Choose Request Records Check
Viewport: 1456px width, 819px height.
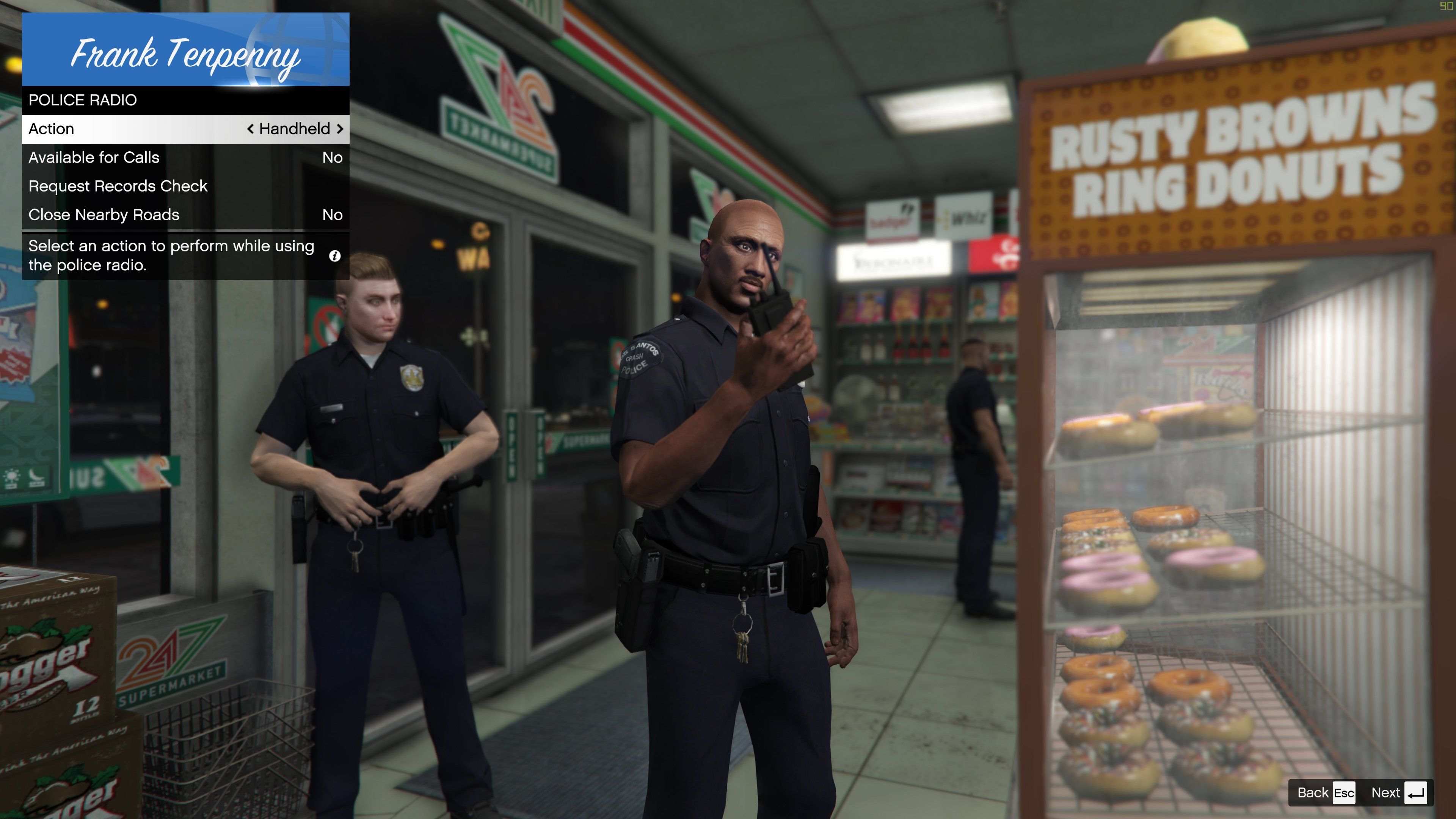tap(185, 186)
